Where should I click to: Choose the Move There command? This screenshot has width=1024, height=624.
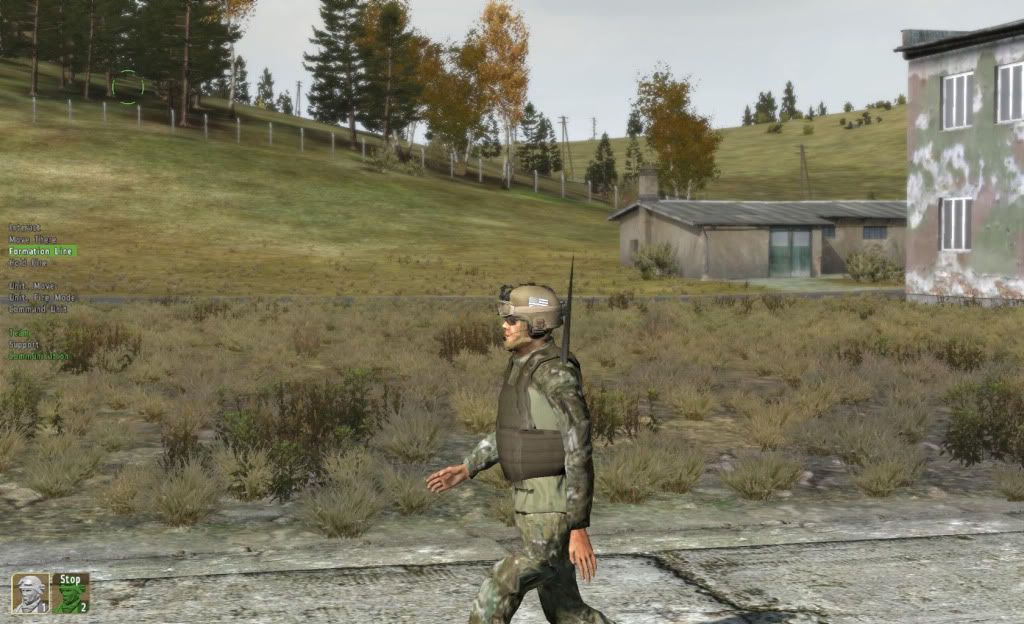tap(33, 240)
